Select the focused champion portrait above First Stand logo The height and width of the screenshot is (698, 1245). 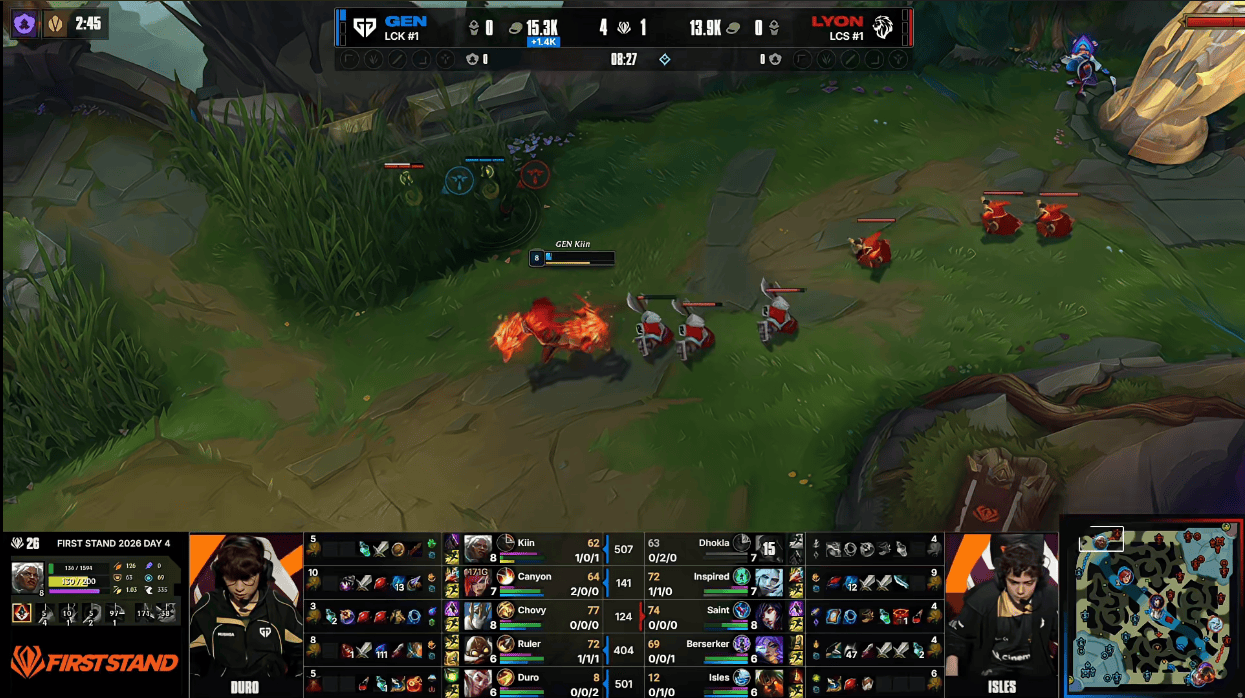(28, 576)
